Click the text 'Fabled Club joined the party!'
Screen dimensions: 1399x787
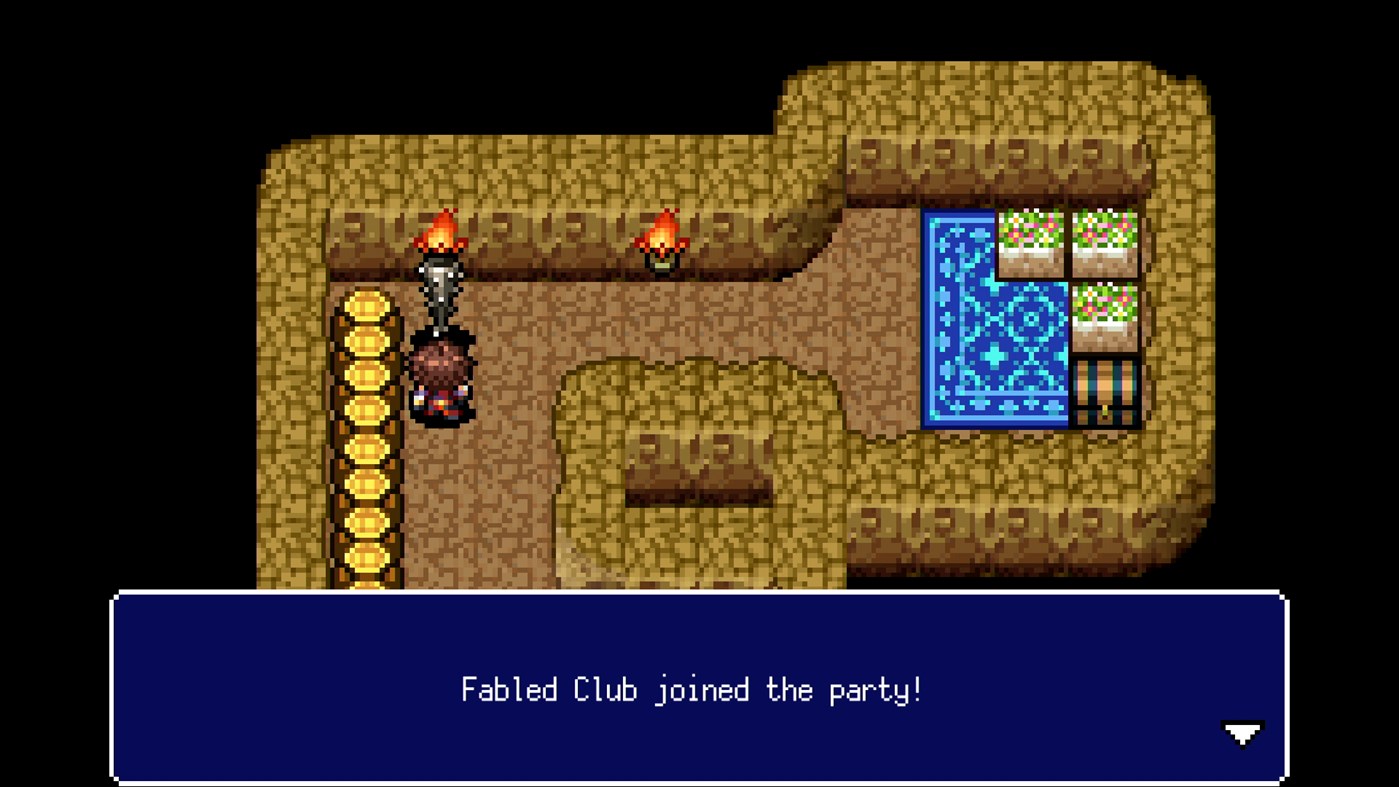click(691, 690)
